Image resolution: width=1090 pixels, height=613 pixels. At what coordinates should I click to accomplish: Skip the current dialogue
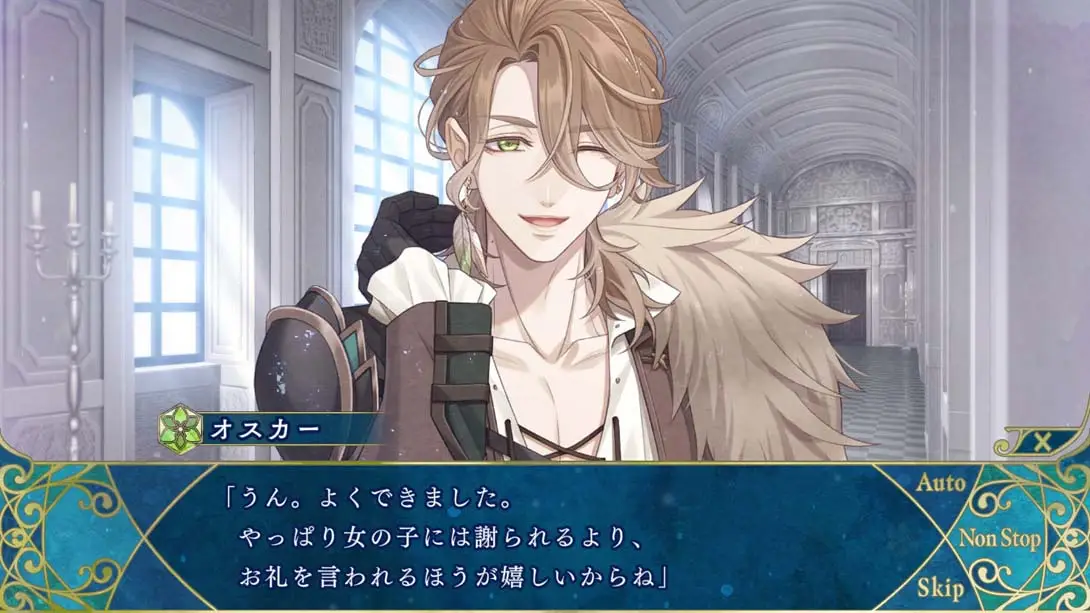pos(940,588)
